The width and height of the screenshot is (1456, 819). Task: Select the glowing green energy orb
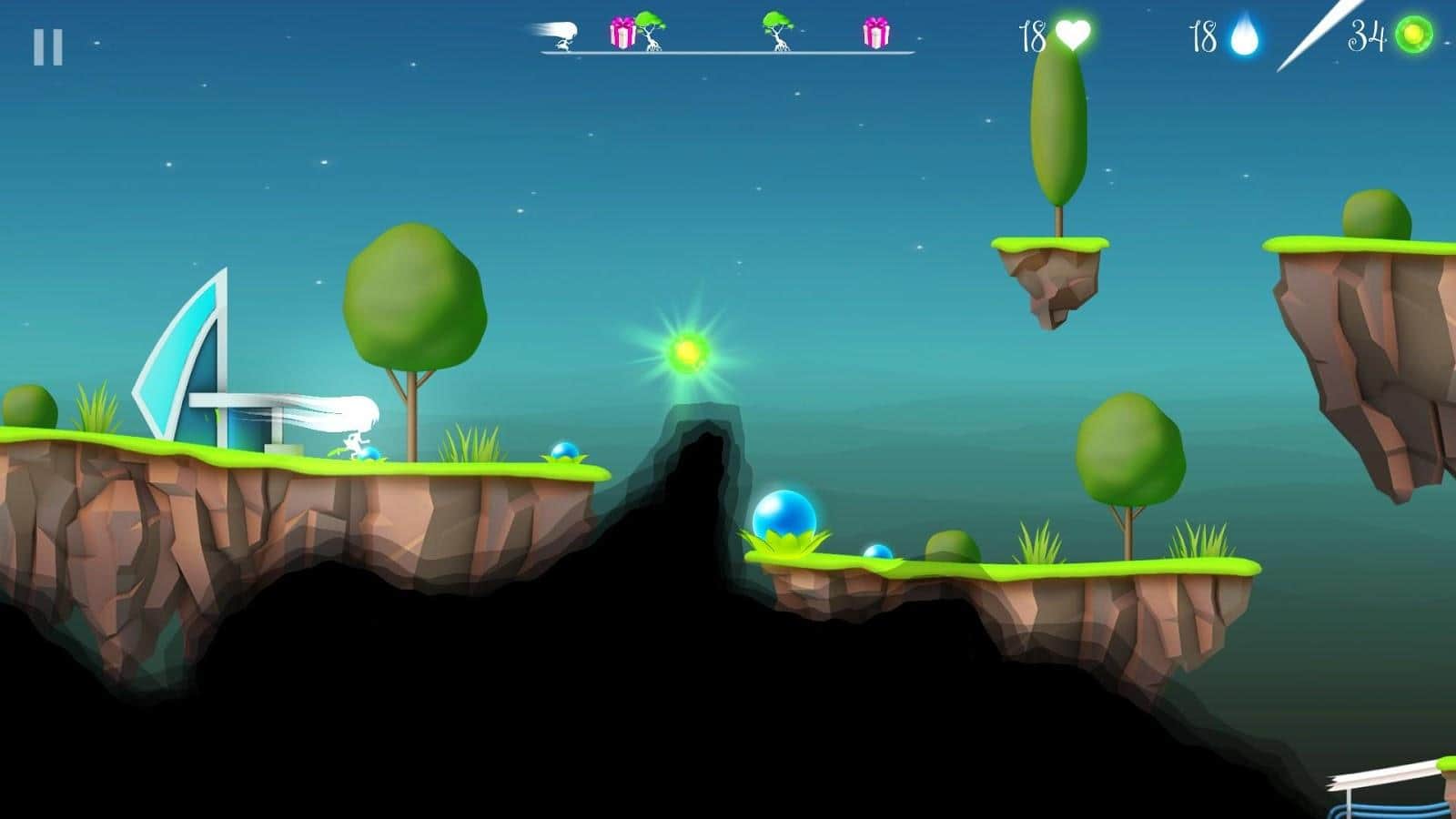[689, 352]
